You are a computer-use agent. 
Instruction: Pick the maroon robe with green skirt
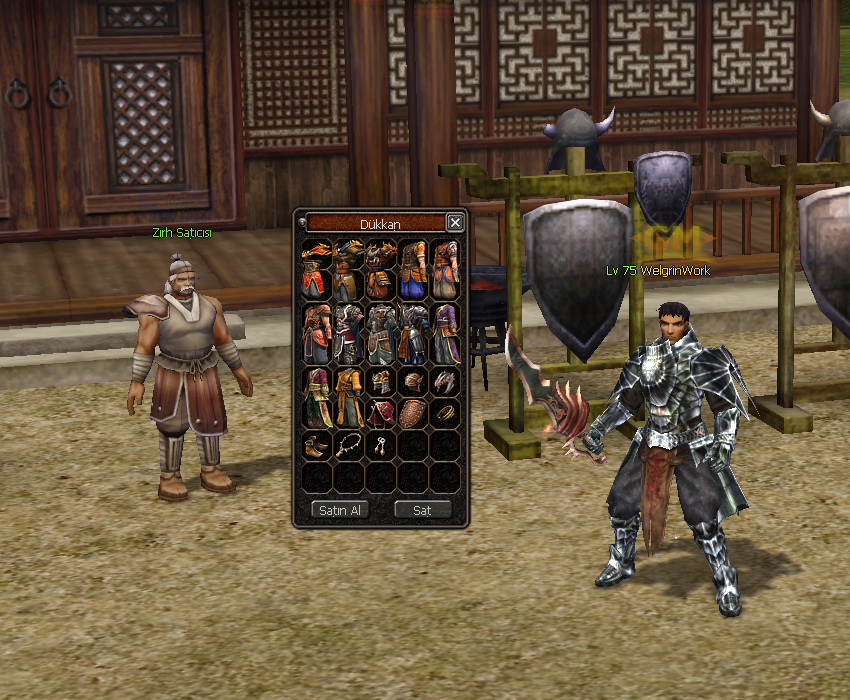(316, 397)
